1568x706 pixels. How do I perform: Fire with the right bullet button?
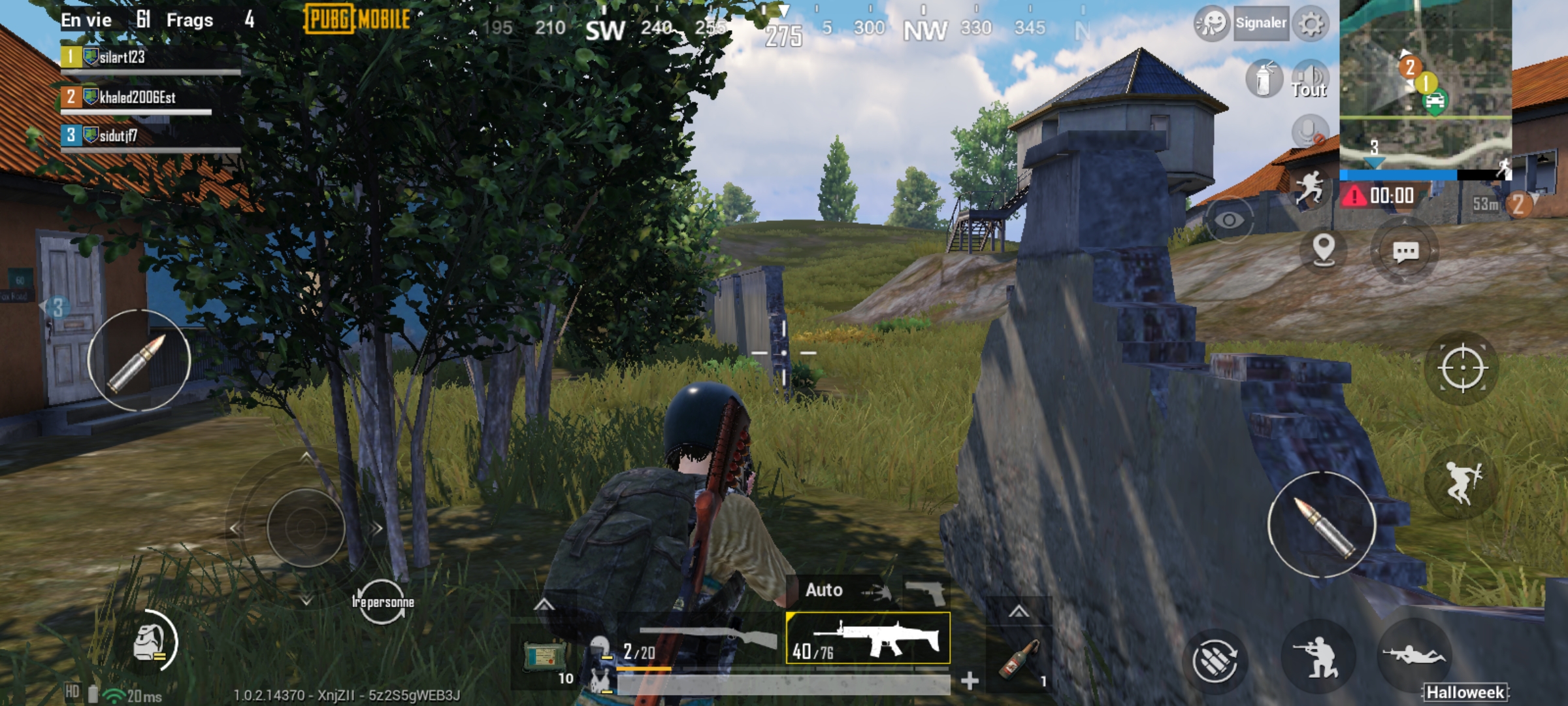tap(1322, 525)
